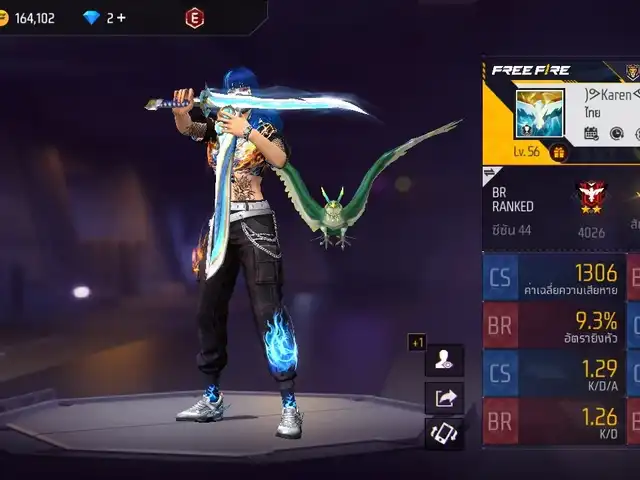Open the profile view icon with eye
Viewport: 640px width, 480px height.
click(444, 360)
